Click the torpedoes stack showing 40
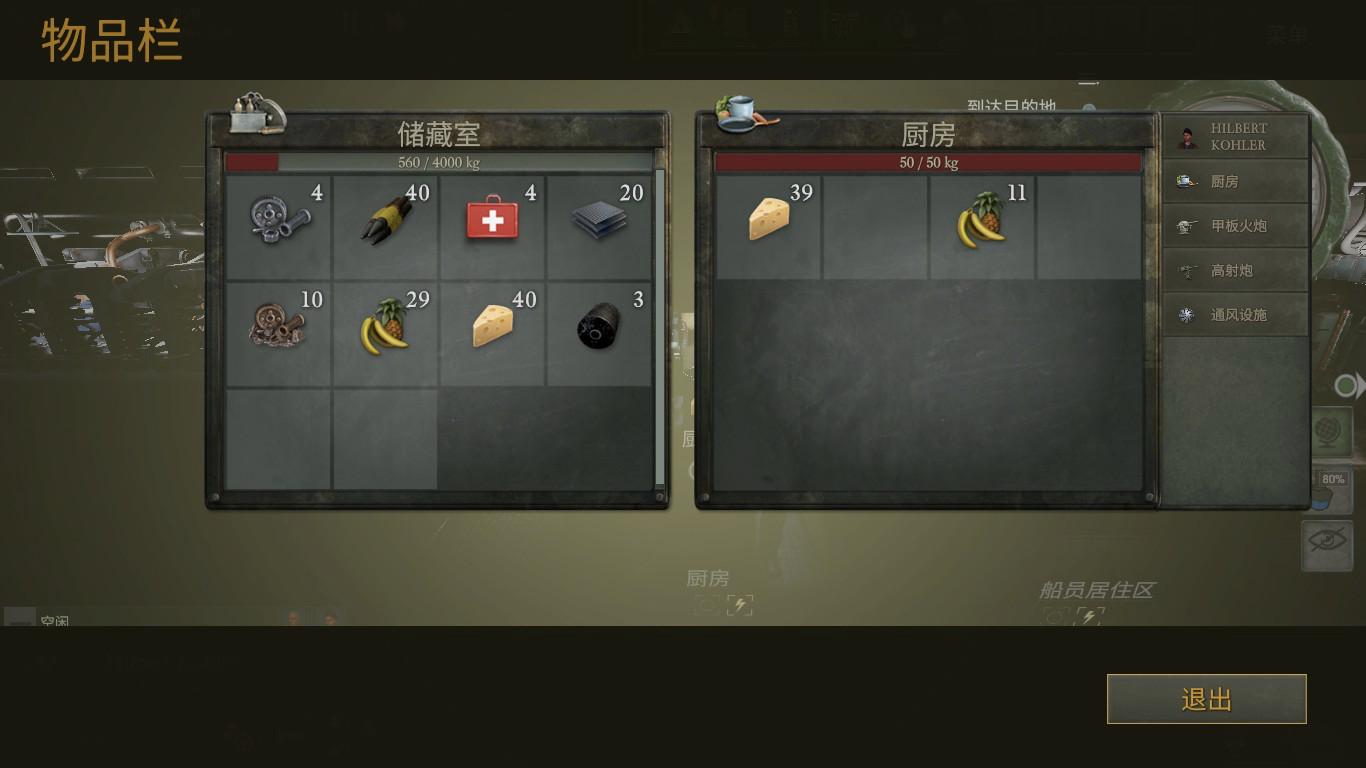 [385, 223]
